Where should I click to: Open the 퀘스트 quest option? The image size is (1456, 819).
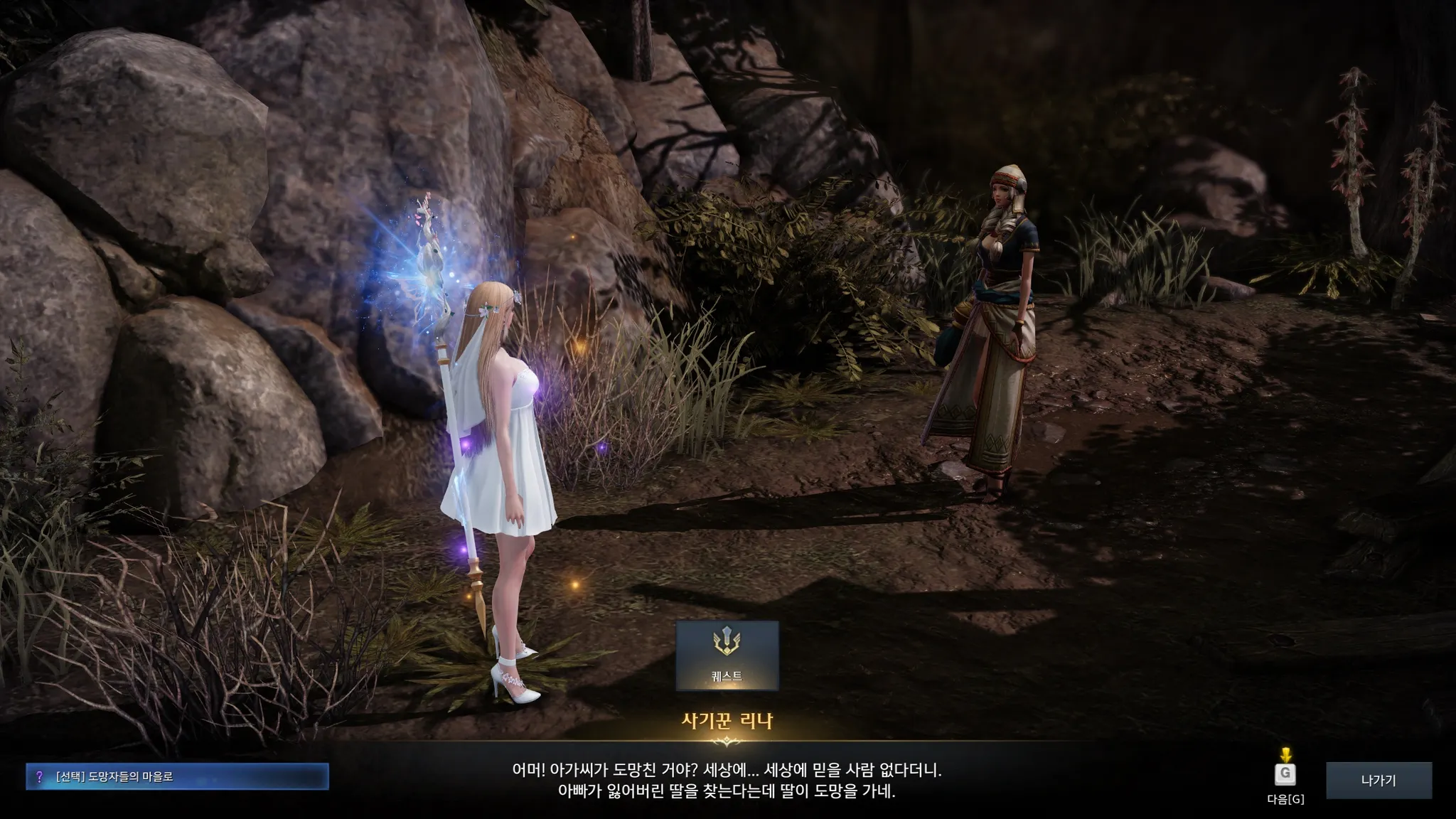click(x=727, y=655)
